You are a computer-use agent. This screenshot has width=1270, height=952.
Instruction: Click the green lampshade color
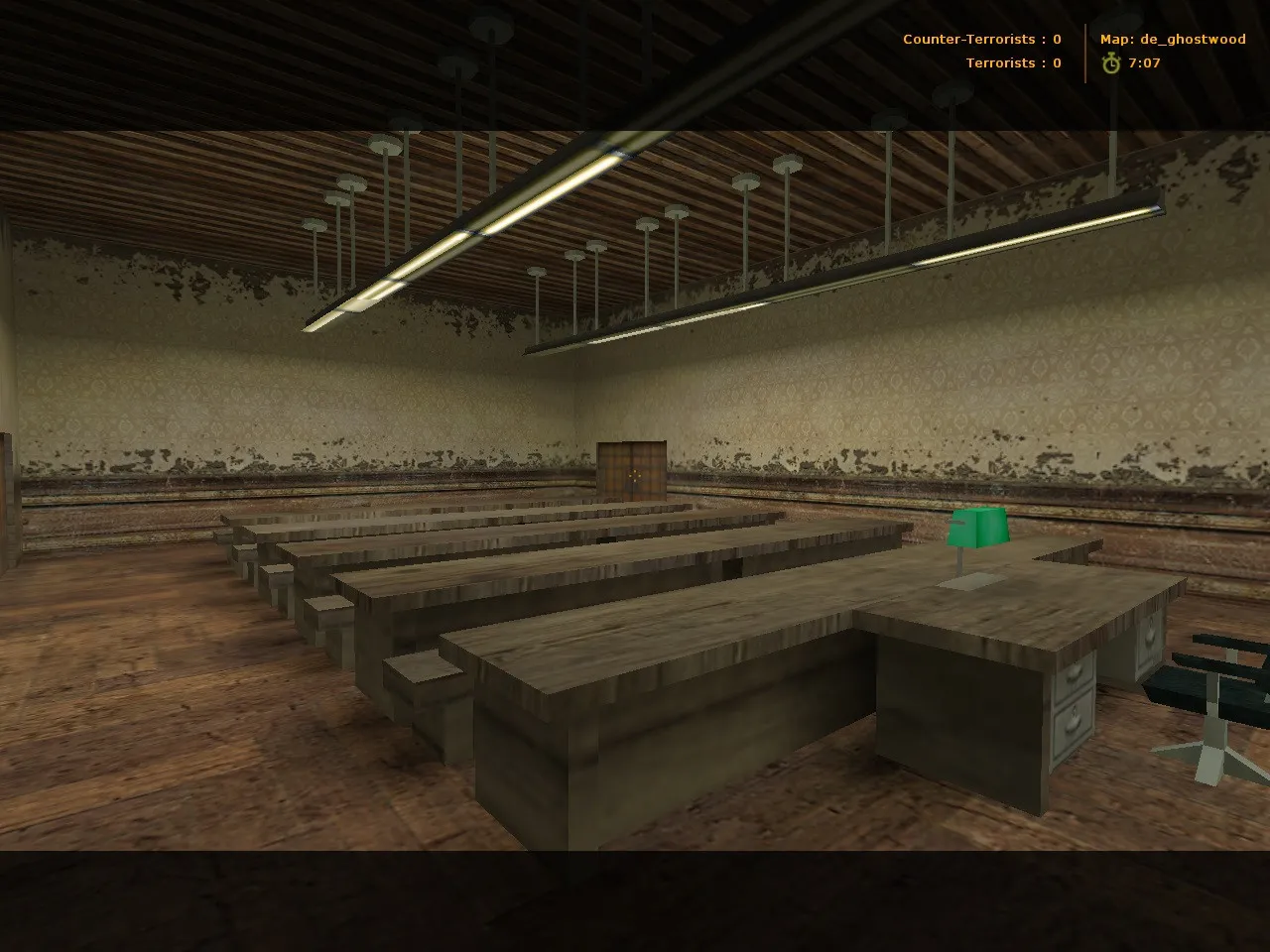click(x=979, y=526)
